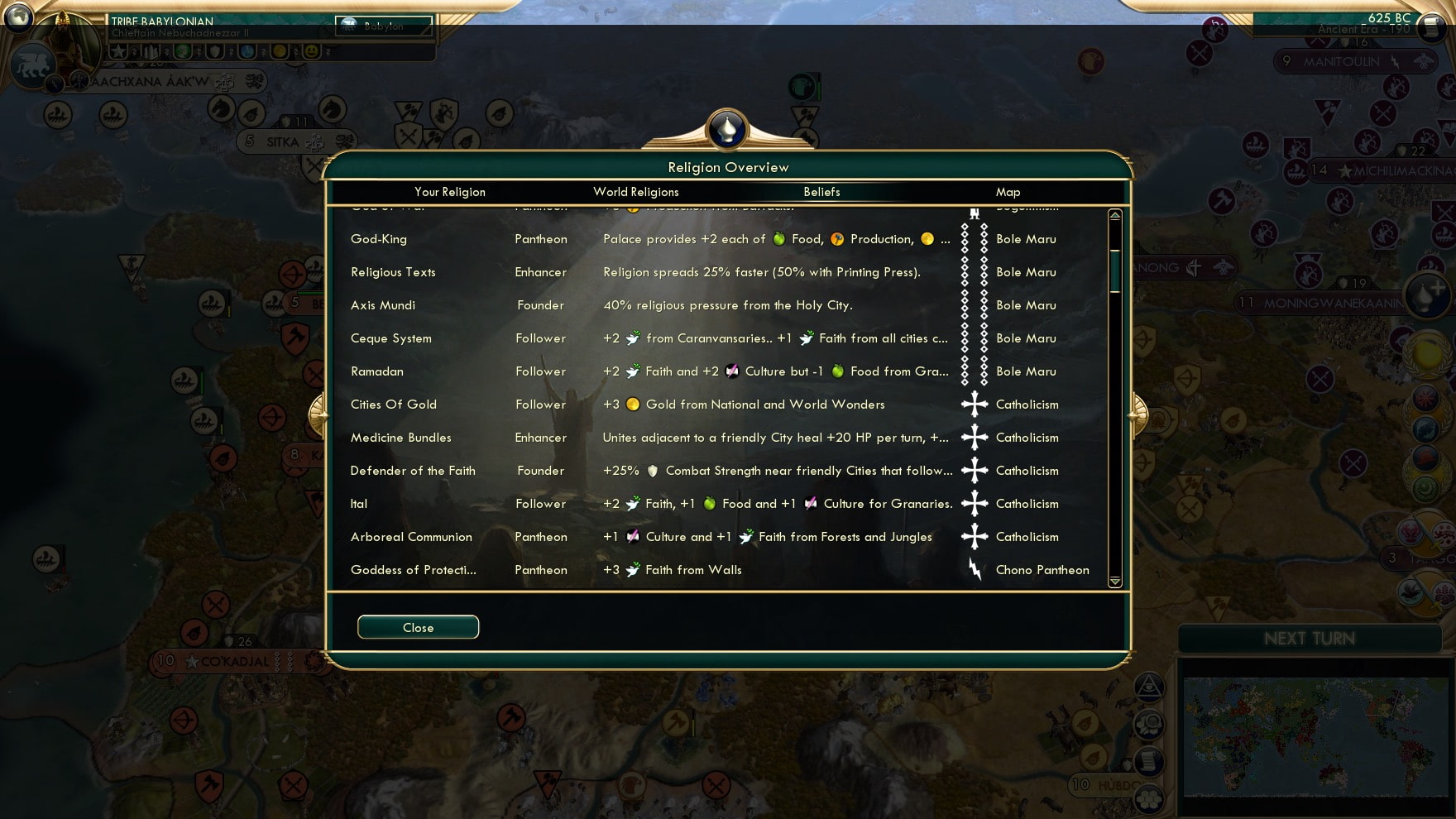
Task: Click the happiness smiley icon in the top HUD
Action: 312,50
